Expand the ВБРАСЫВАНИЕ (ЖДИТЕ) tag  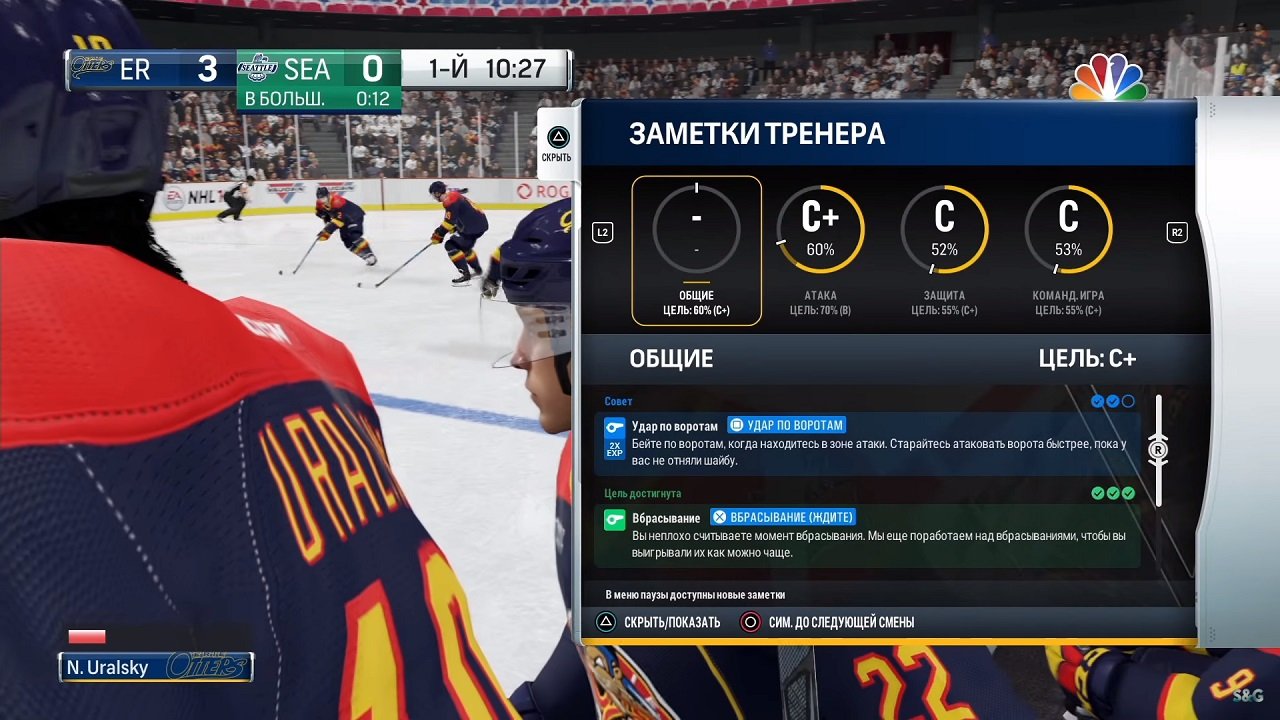point(784,517)
